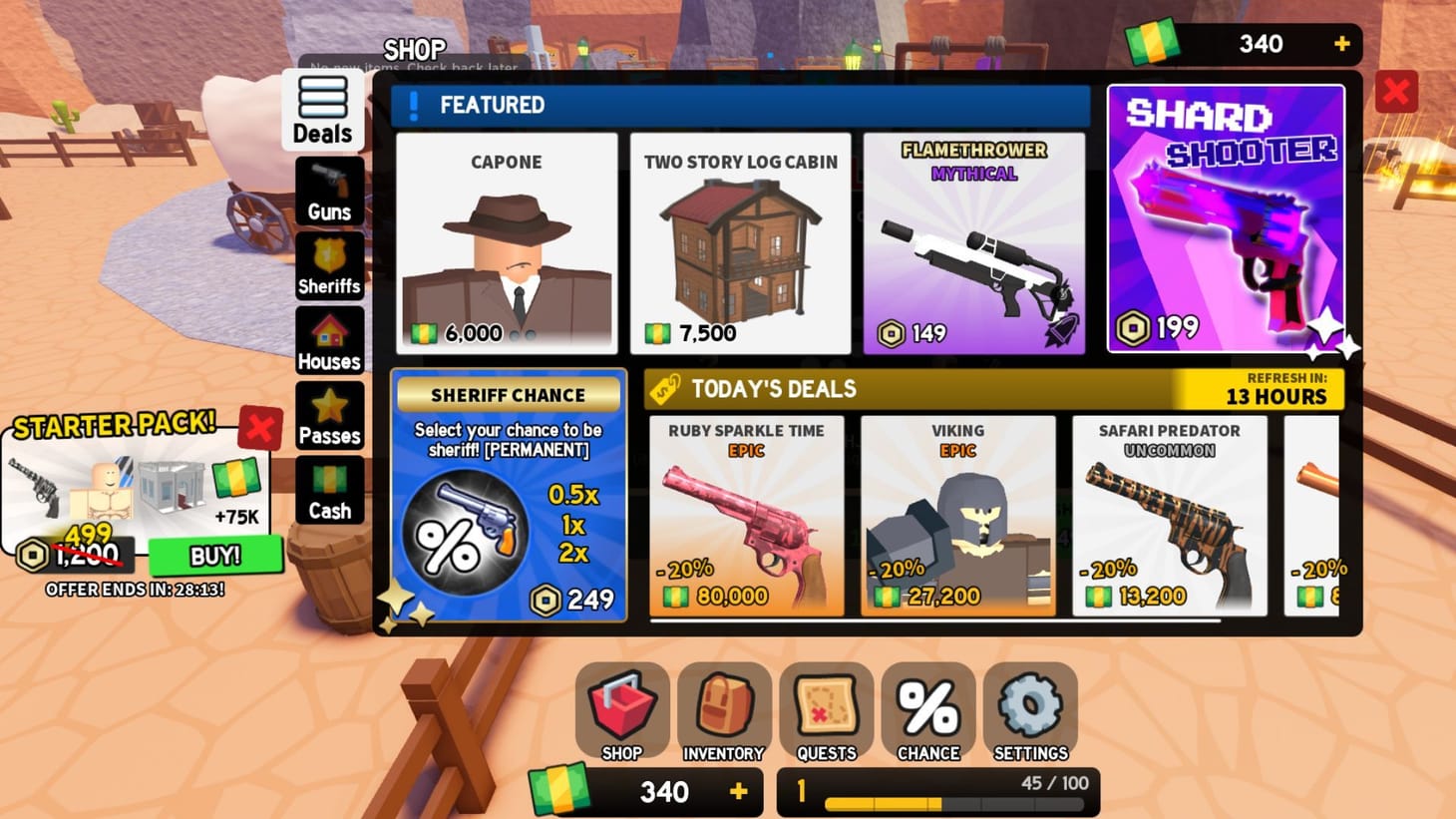Screen dimensions: 1456x819
Task: Open the Inventory backpack
Action: pos(723,710)
